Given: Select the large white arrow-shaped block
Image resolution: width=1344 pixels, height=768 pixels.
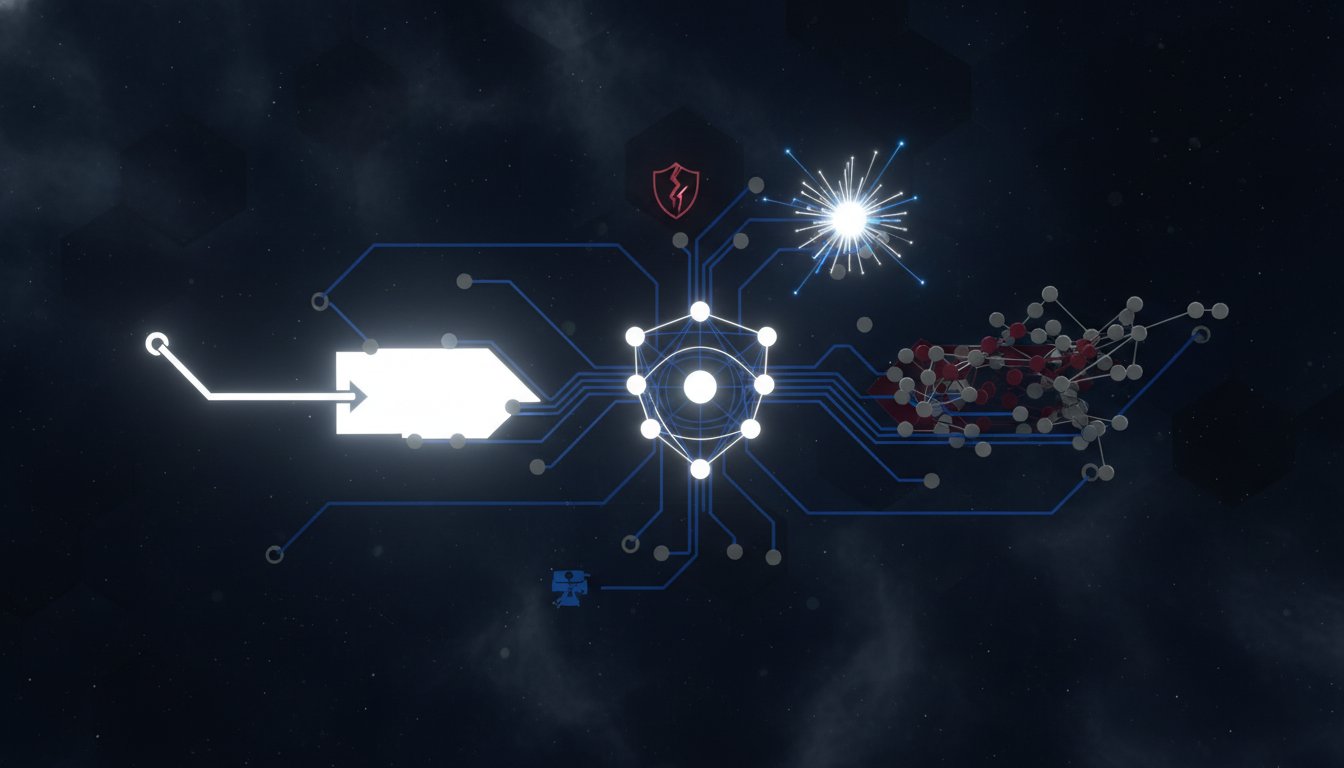Looking at the screenshot, I should click(x=430, y=393).
